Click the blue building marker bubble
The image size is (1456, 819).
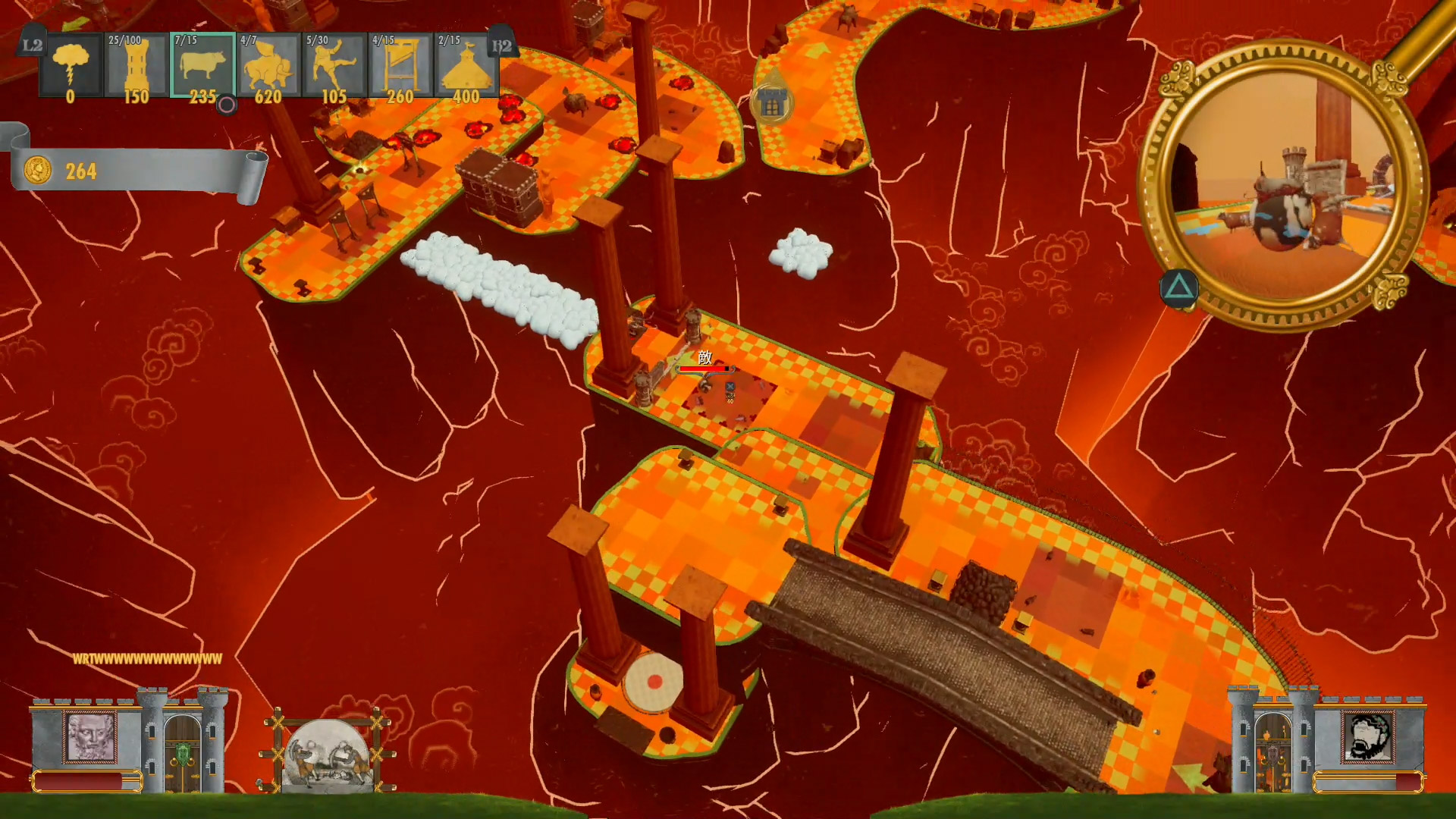771,105
